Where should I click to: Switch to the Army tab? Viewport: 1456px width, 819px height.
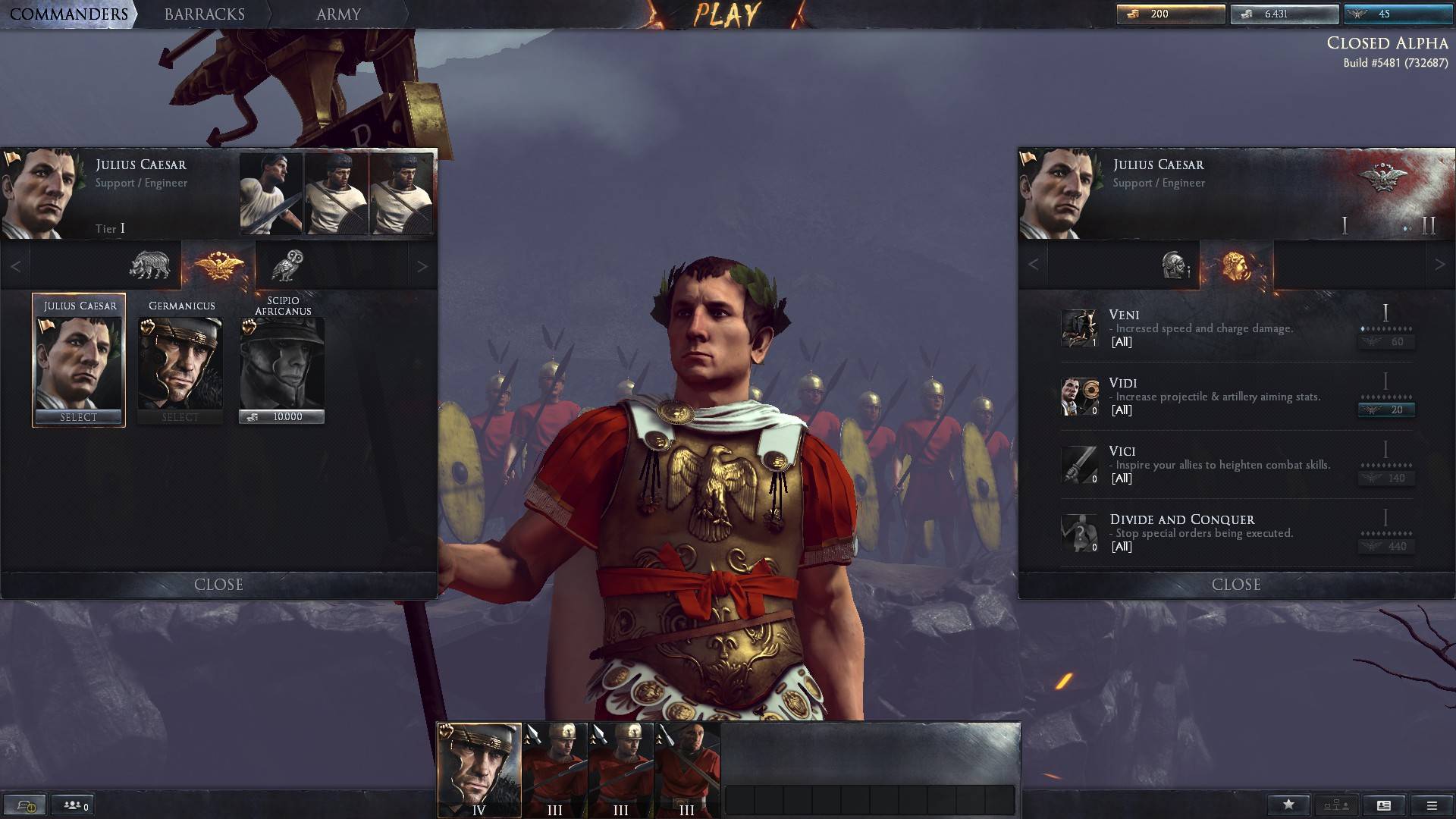pos(338,14)
